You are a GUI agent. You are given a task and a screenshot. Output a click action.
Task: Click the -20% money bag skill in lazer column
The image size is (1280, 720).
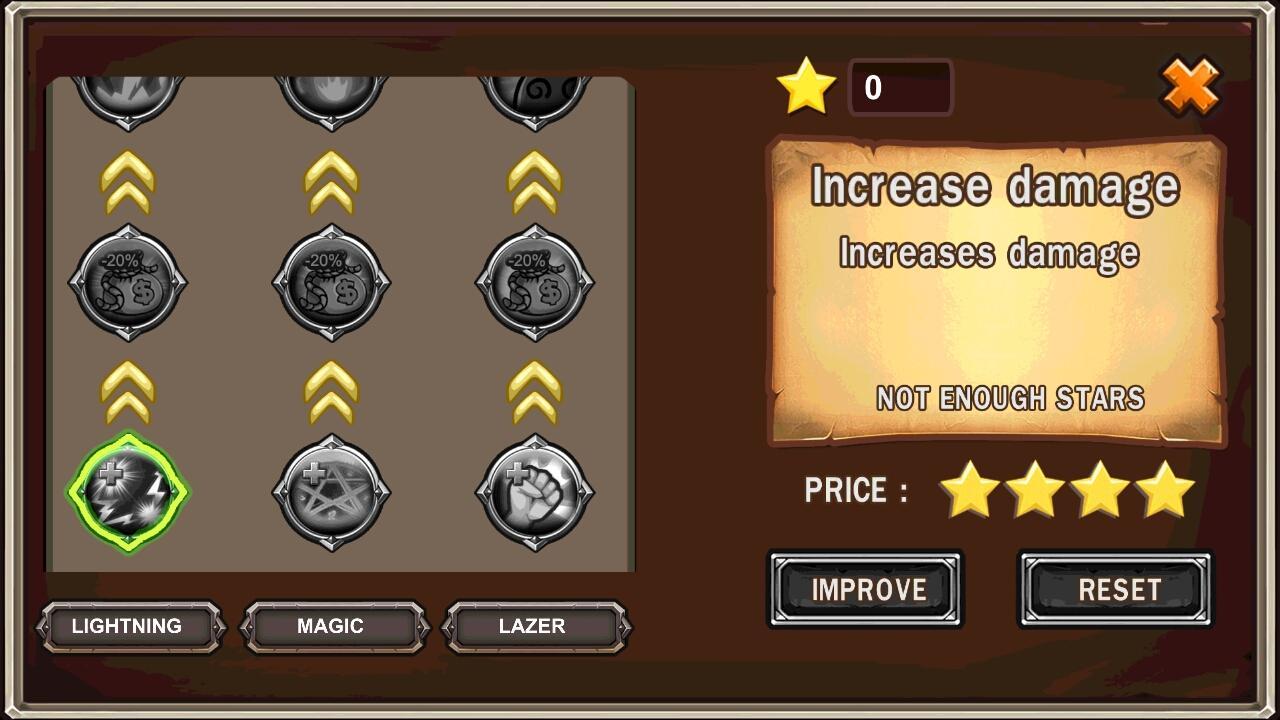(x=534, y=283)
